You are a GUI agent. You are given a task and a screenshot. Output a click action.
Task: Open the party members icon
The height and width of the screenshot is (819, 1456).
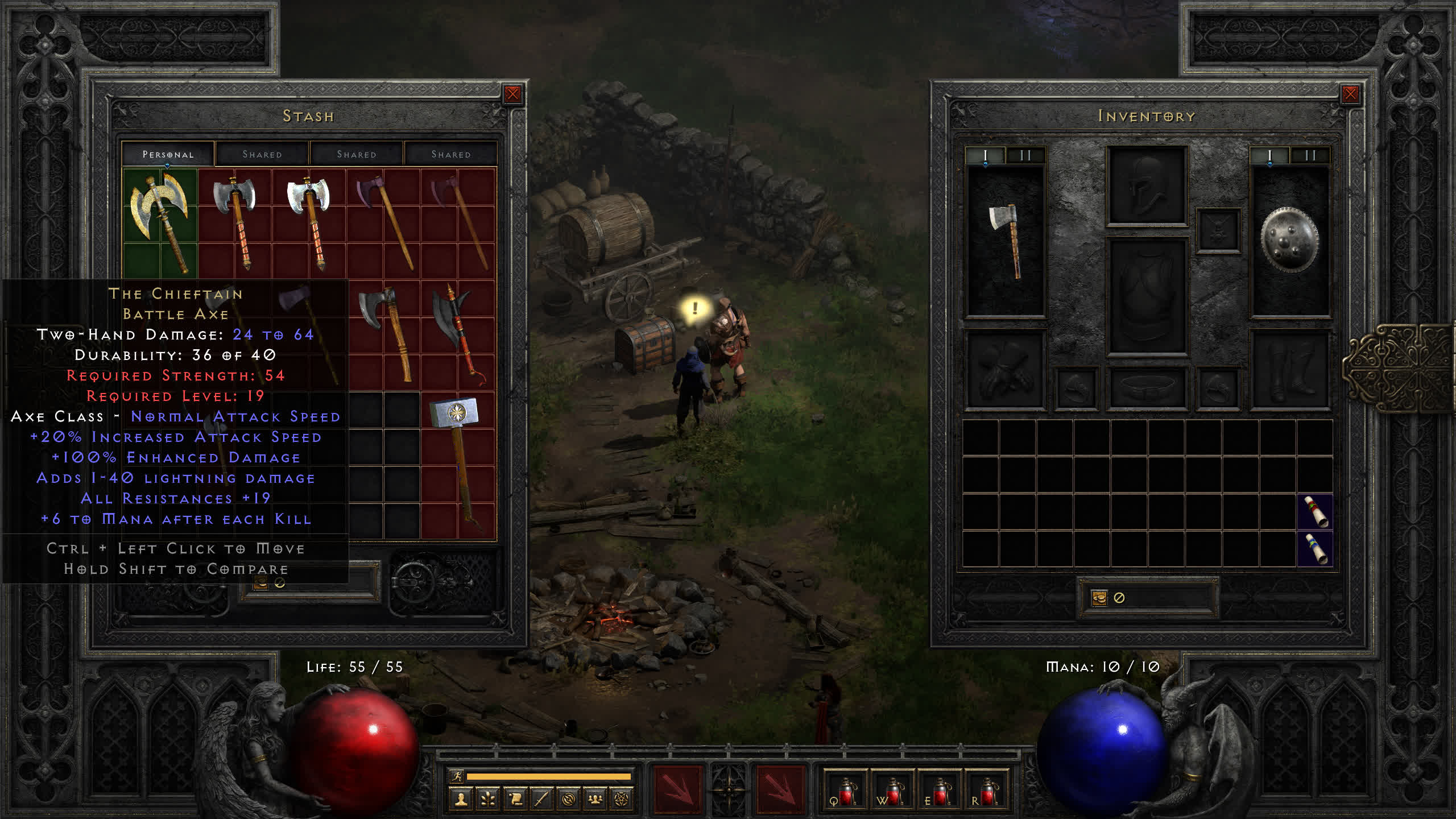click(x=595, y=800)
